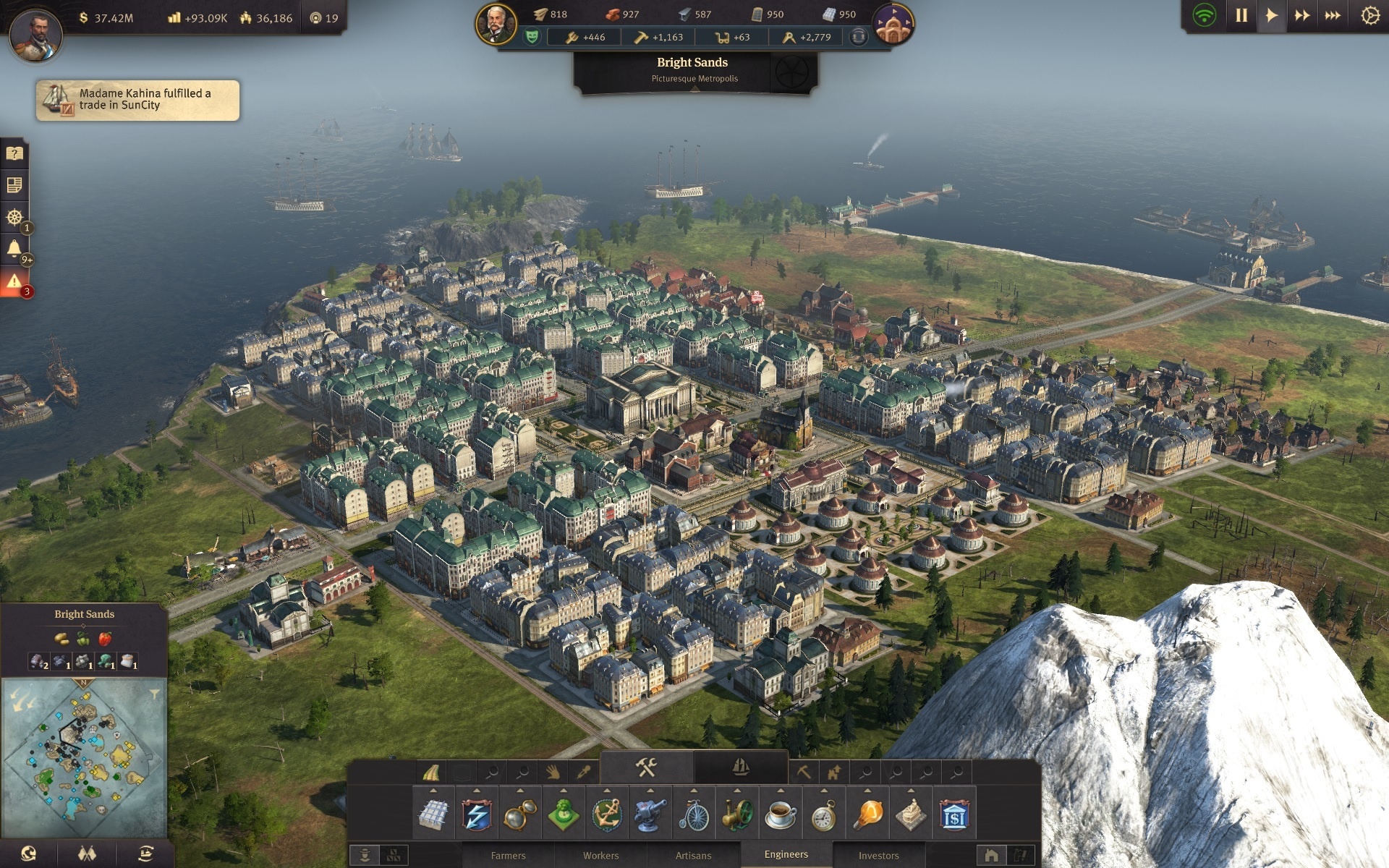The image size is (1389, 868).
Task: Open the ship construction menu tab
Action: click(x=740, y=767)
